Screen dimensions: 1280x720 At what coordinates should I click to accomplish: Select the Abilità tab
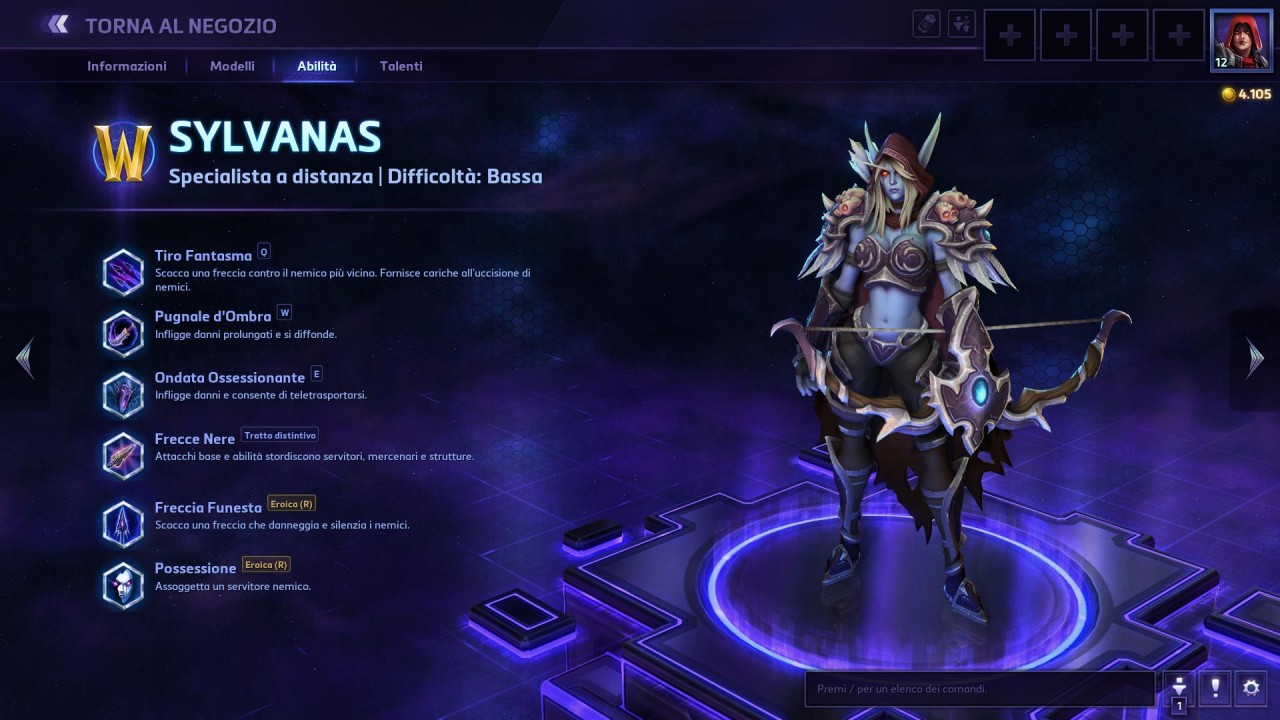point(317,66)
